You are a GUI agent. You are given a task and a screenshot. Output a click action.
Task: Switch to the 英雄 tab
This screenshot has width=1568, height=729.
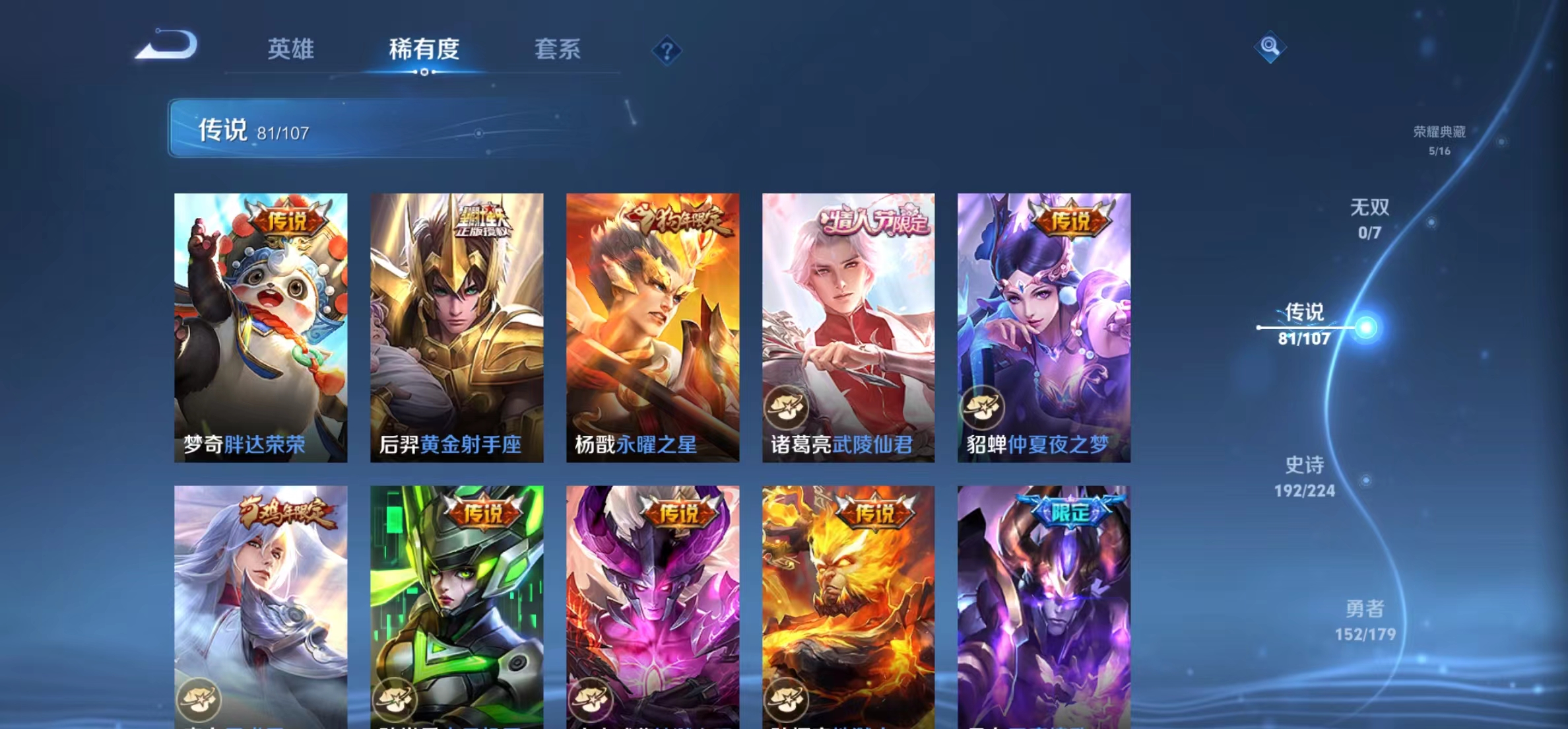click(x=290, y=49)
